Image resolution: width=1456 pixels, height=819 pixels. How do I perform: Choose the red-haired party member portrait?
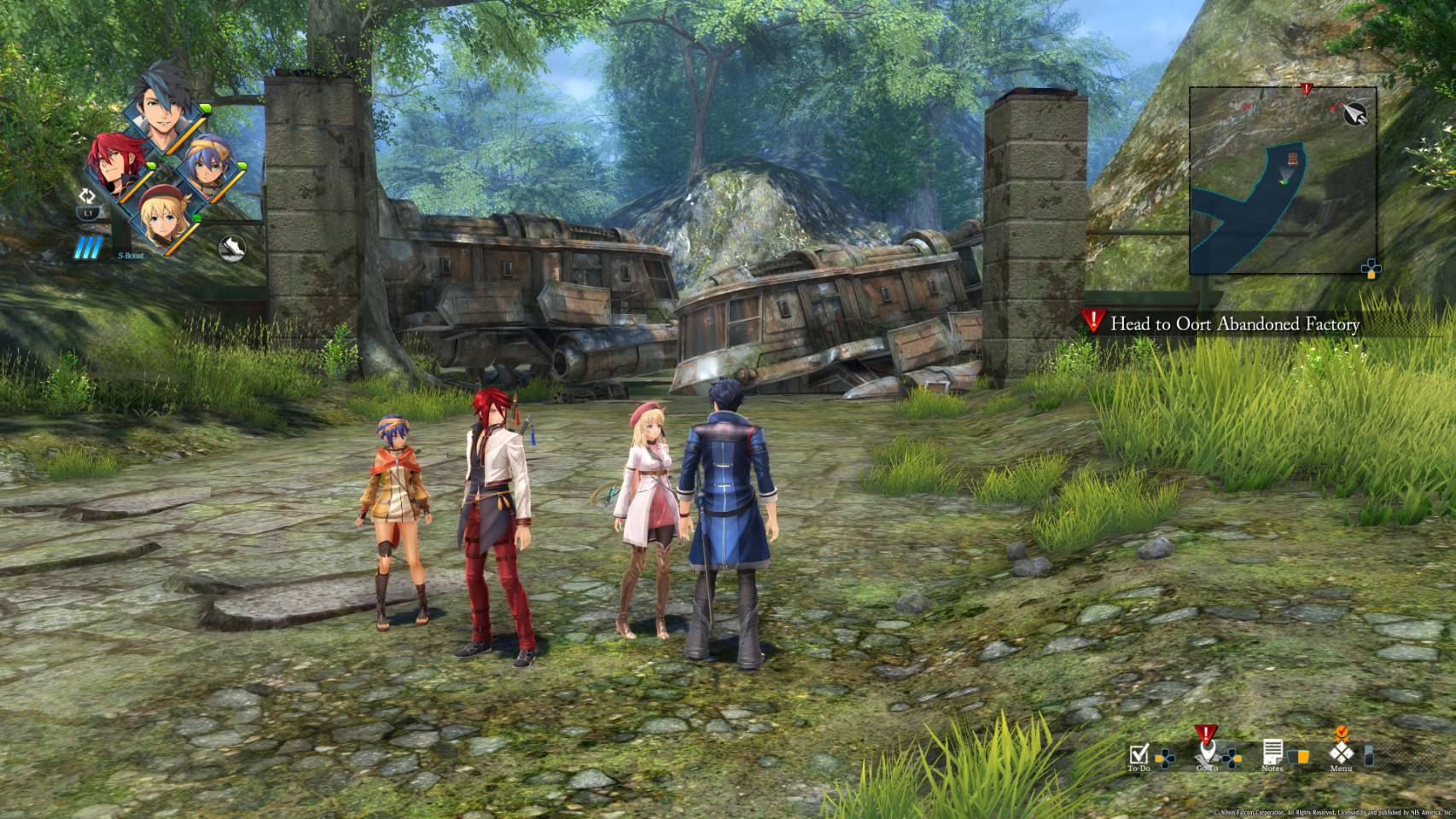pyautogui.click(x=115, y=165)
